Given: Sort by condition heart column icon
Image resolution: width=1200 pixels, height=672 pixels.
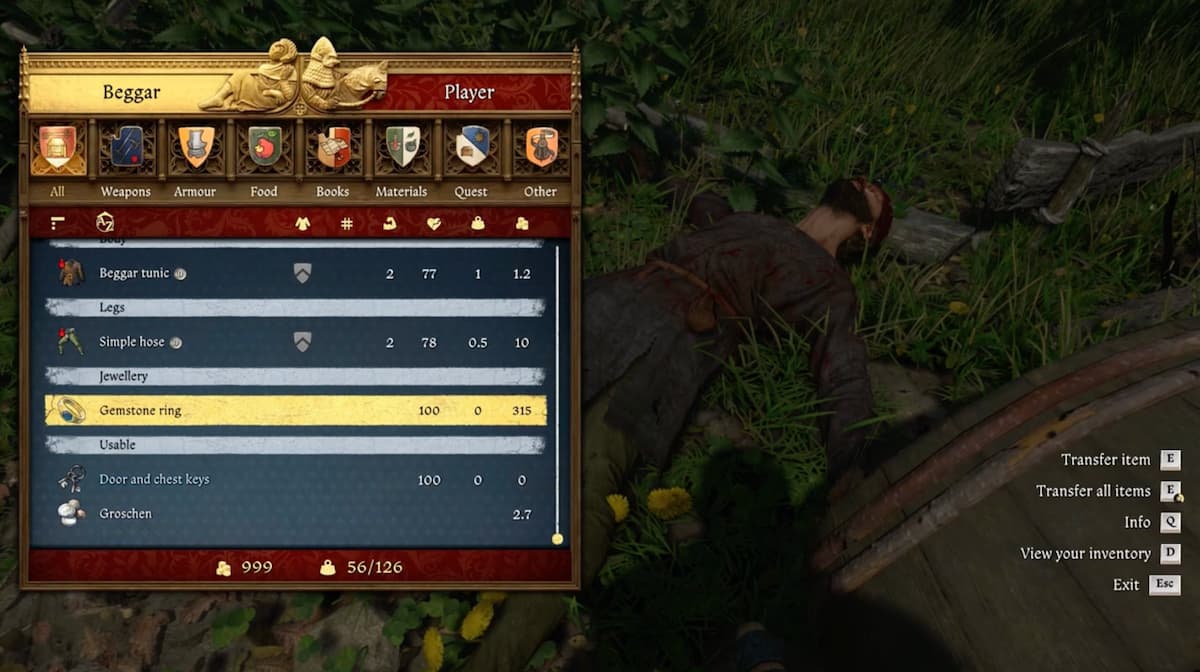Looking at the screenshot, I should pos(433,223).
